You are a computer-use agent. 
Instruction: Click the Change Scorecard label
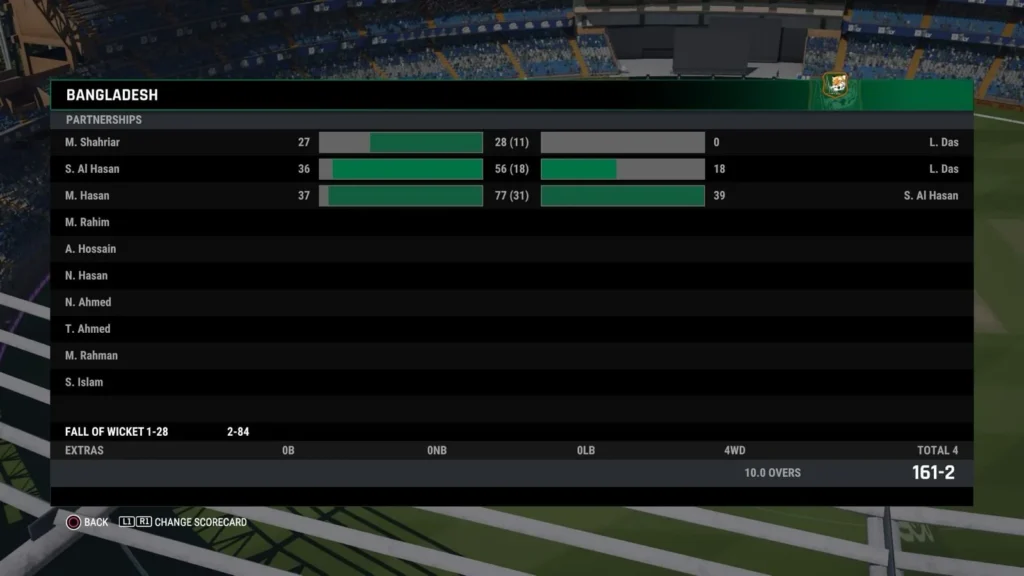[x=200, y=522]
